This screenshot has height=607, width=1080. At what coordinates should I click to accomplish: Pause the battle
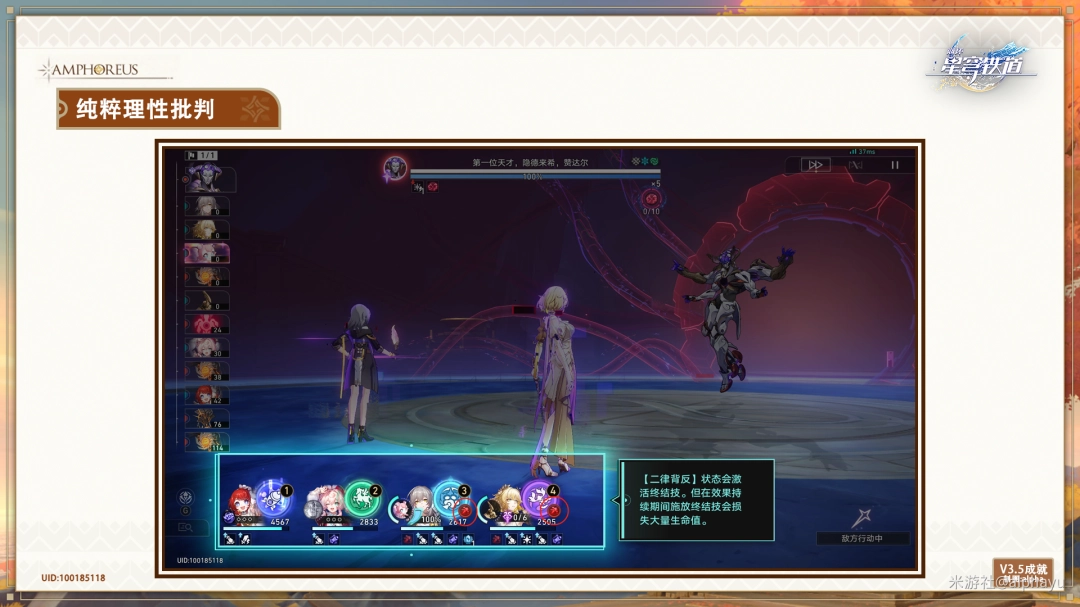pyautogui.click(x=895, y=165)
